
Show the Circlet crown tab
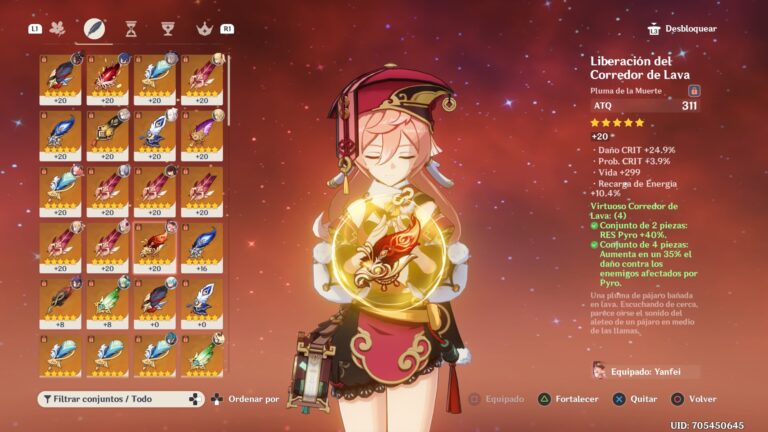point(204,28)
